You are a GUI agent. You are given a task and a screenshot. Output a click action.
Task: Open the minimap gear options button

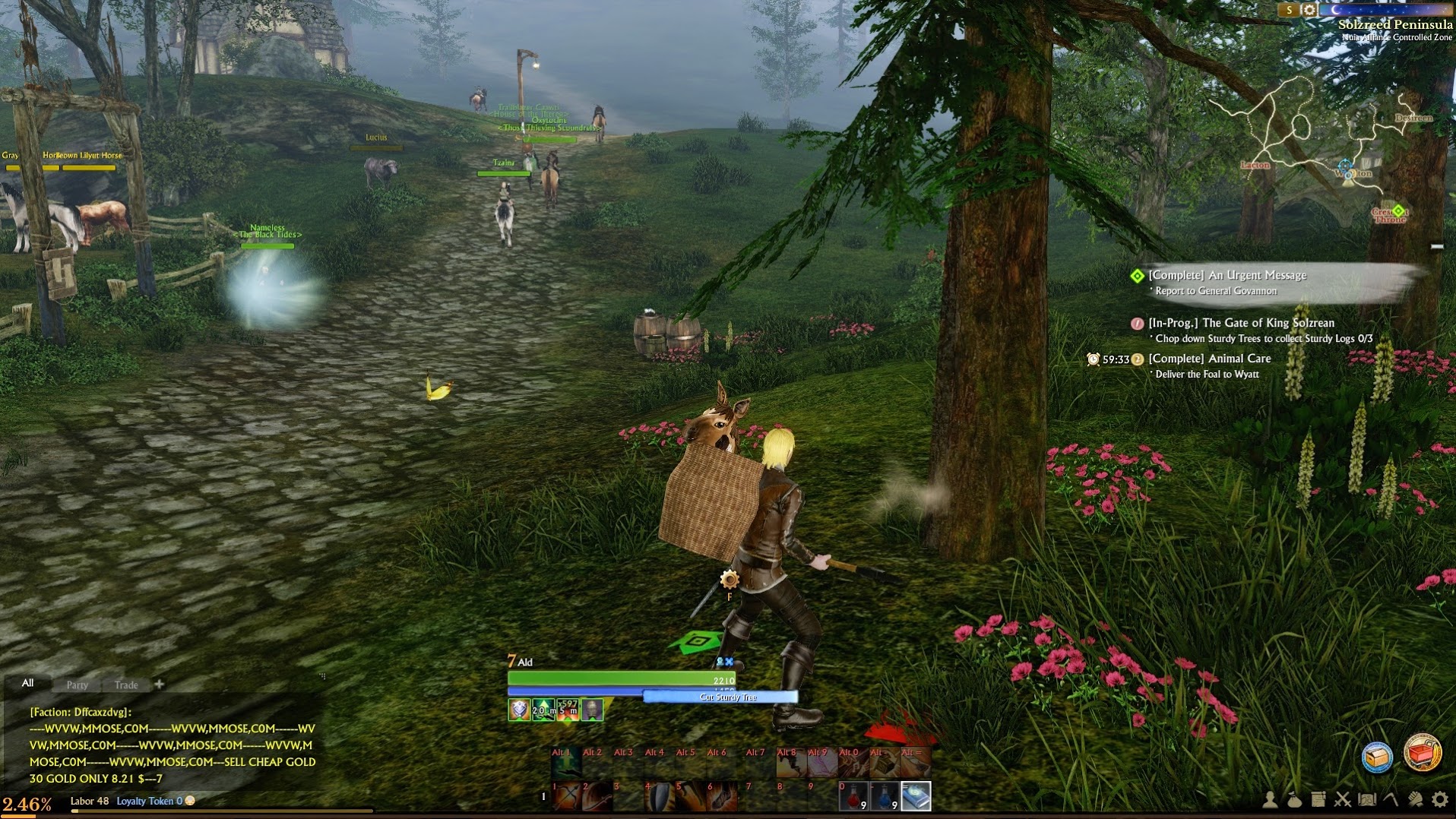pyautogui.click(x=1309, y=10)
